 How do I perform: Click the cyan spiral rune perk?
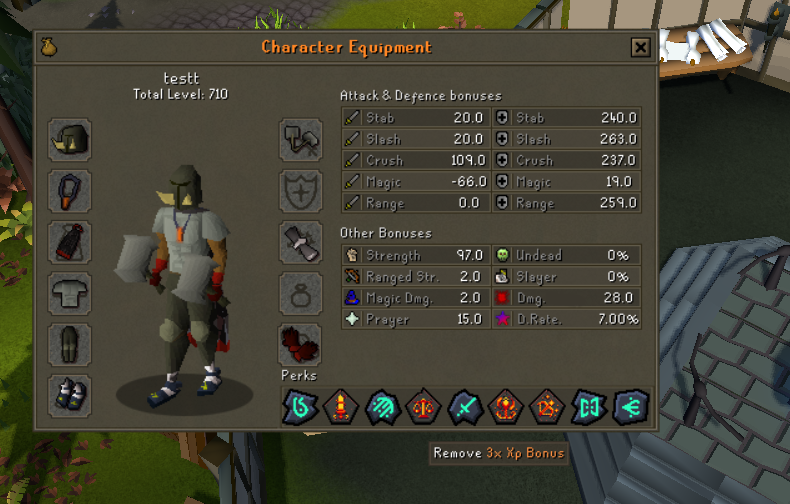299,407
